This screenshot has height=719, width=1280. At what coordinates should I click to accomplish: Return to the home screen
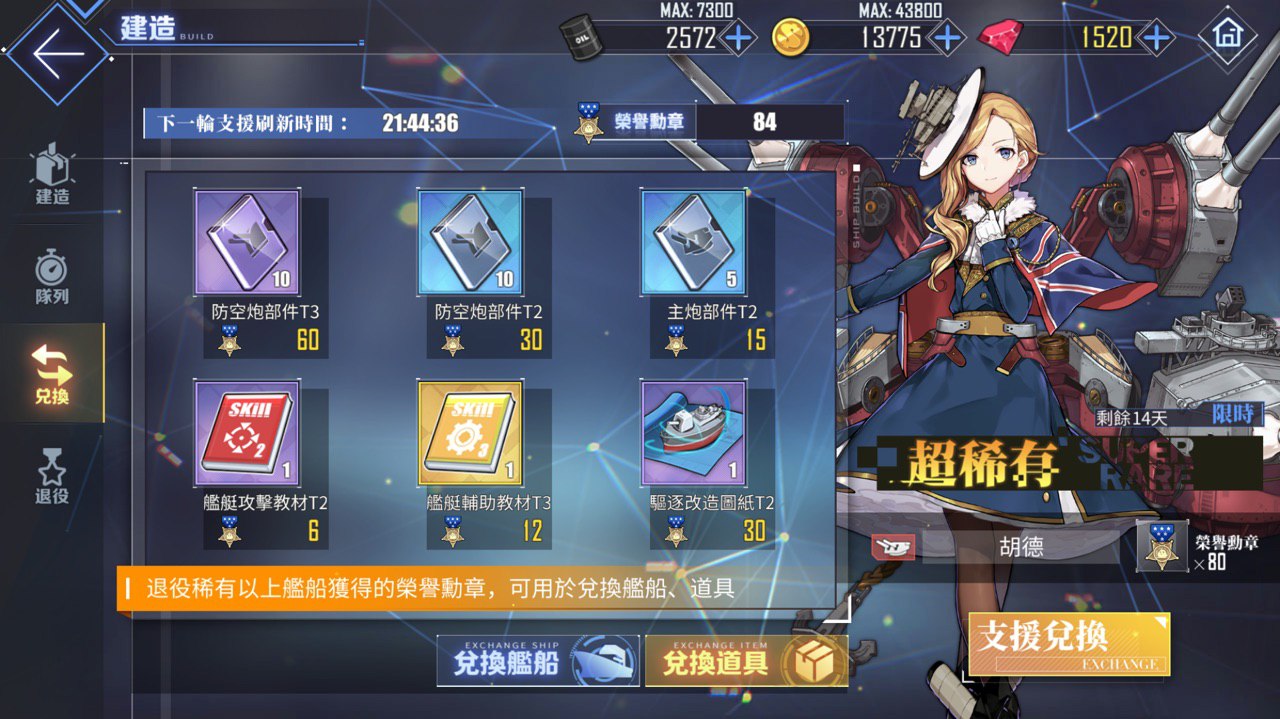(x=1227, y=37)
